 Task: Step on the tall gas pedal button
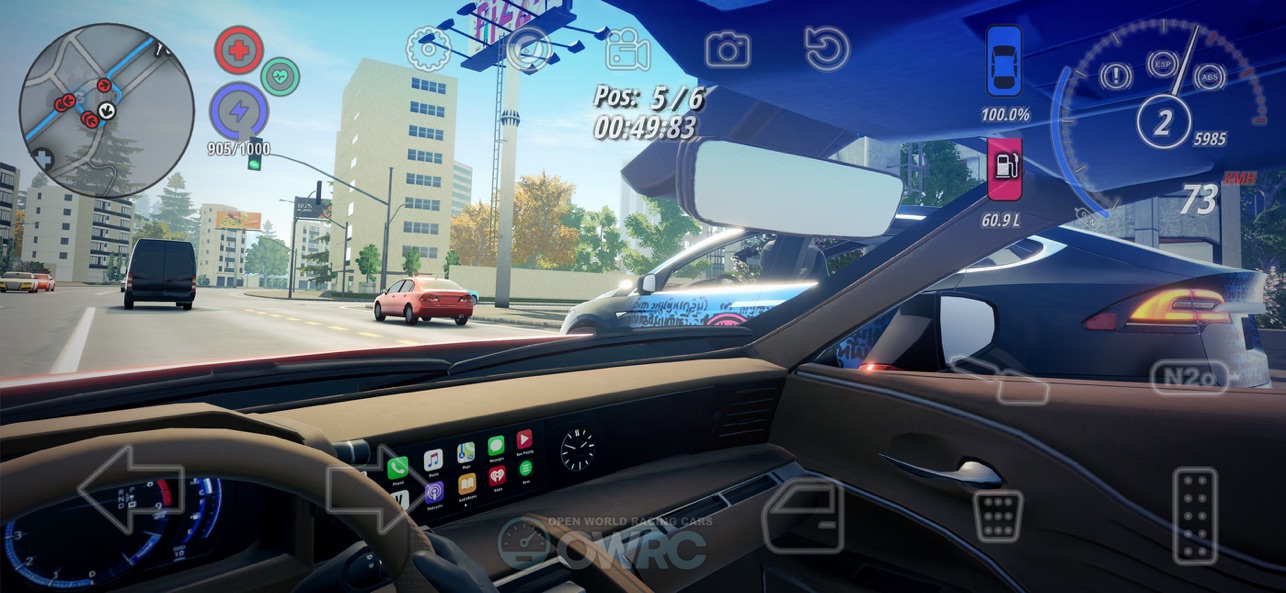pos(1195,515)
